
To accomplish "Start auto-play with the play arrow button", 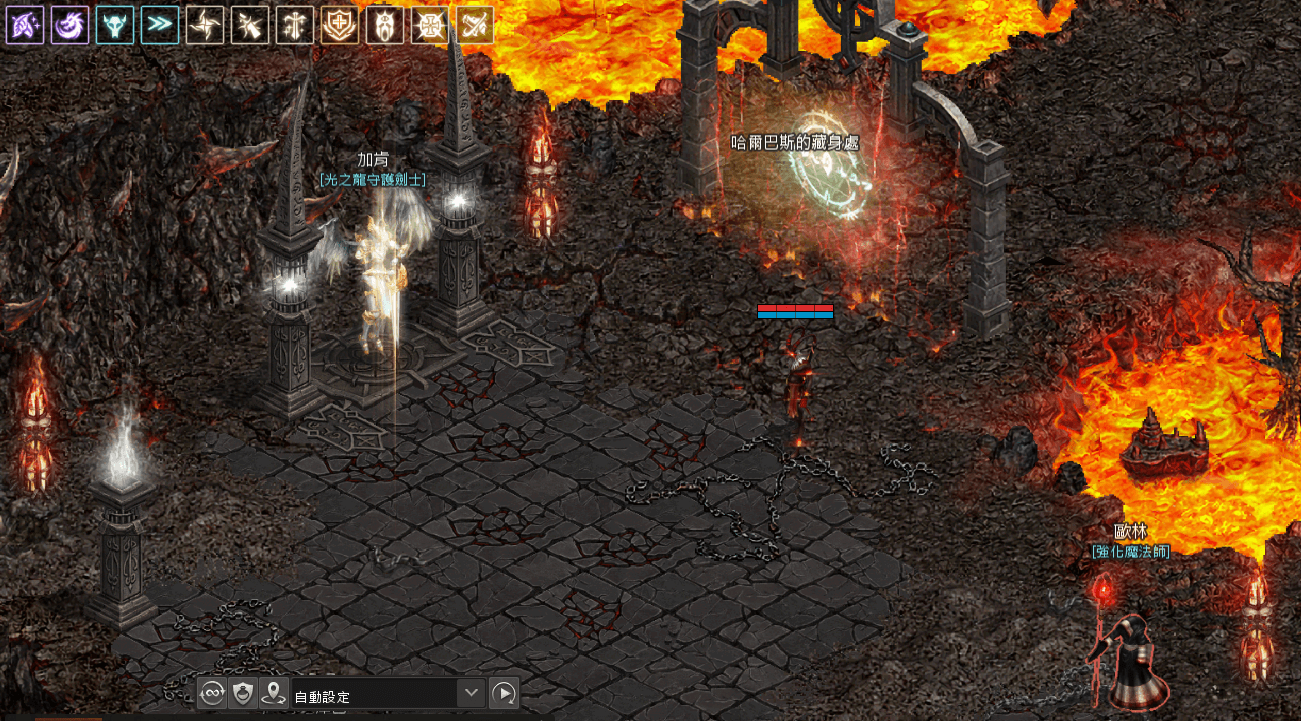I will tap(505, 693).
